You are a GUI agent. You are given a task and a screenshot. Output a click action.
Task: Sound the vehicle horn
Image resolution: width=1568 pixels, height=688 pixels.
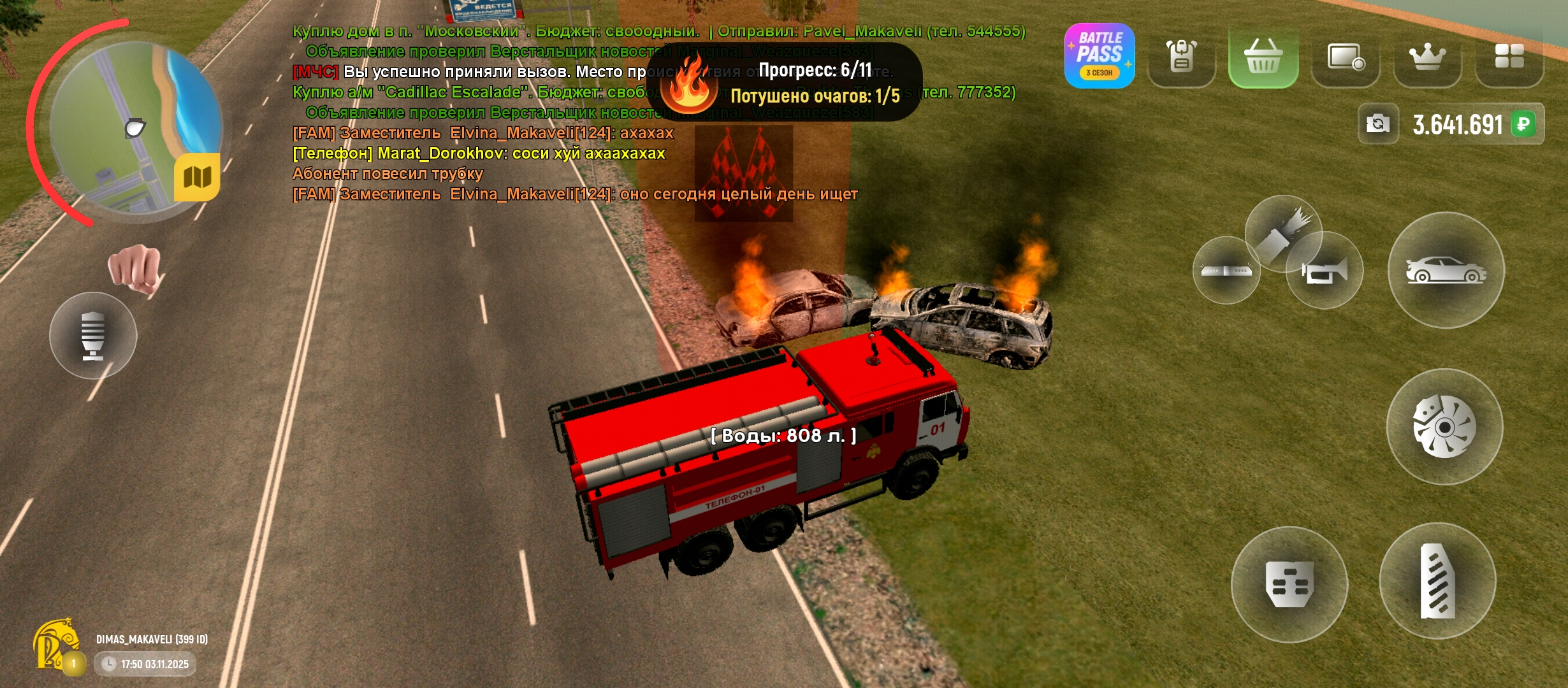click(x=1325, y=271)
